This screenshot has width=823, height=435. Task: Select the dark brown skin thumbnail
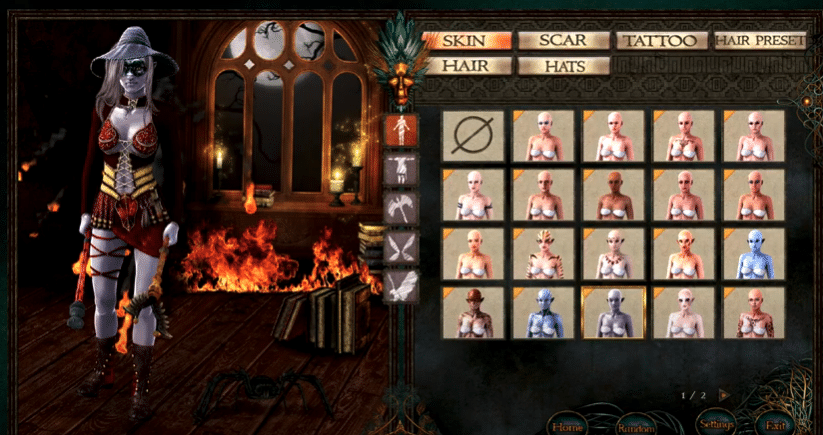614,194
